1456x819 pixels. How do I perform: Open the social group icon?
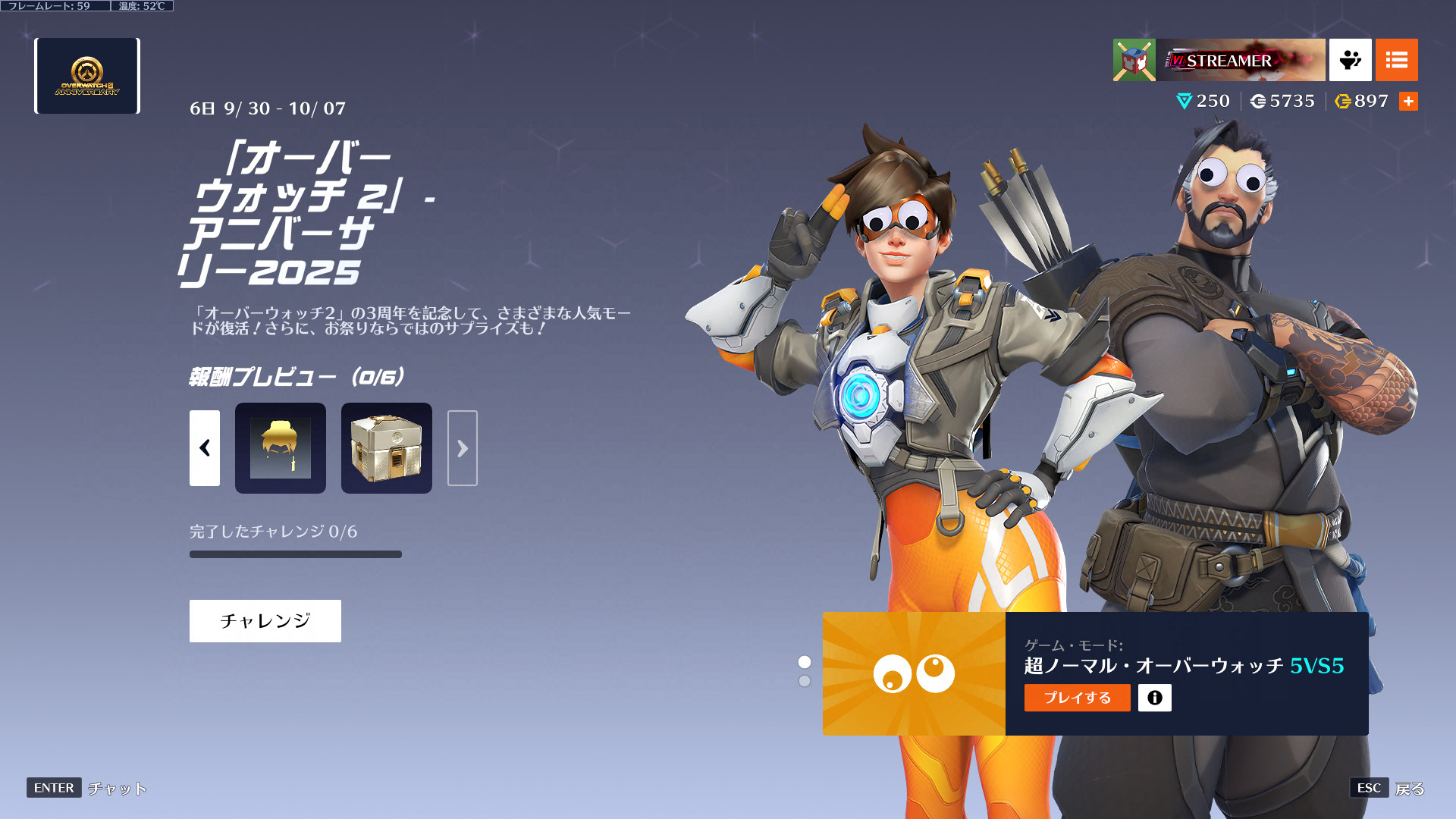(1350, 60)
